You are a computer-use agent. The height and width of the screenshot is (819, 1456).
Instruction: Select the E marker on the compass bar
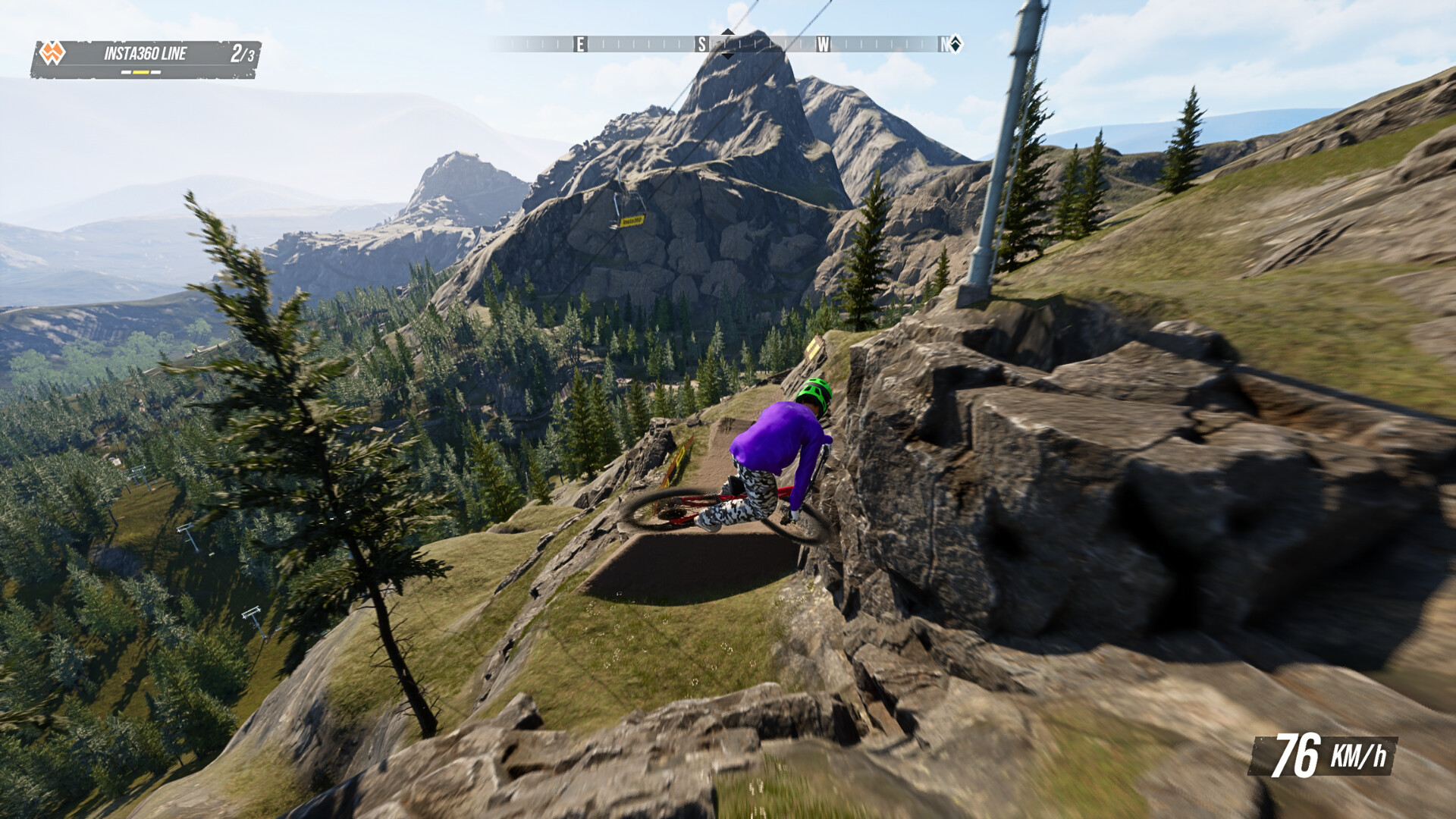(x=580, y=43)
